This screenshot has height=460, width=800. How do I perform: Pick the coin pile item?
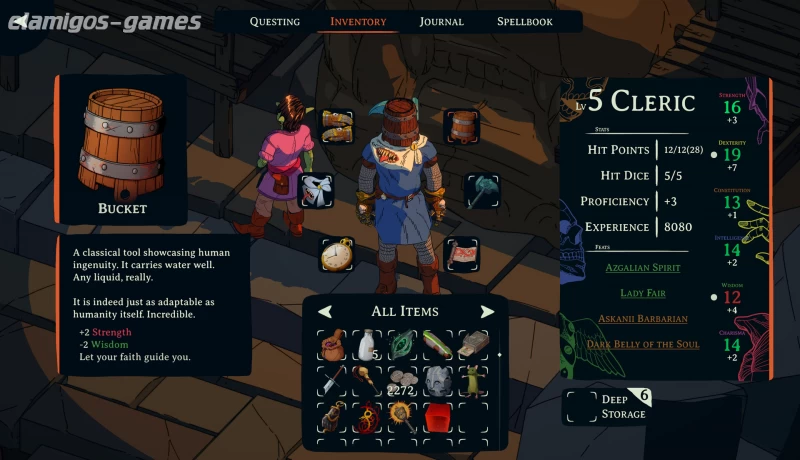point(402,380)
